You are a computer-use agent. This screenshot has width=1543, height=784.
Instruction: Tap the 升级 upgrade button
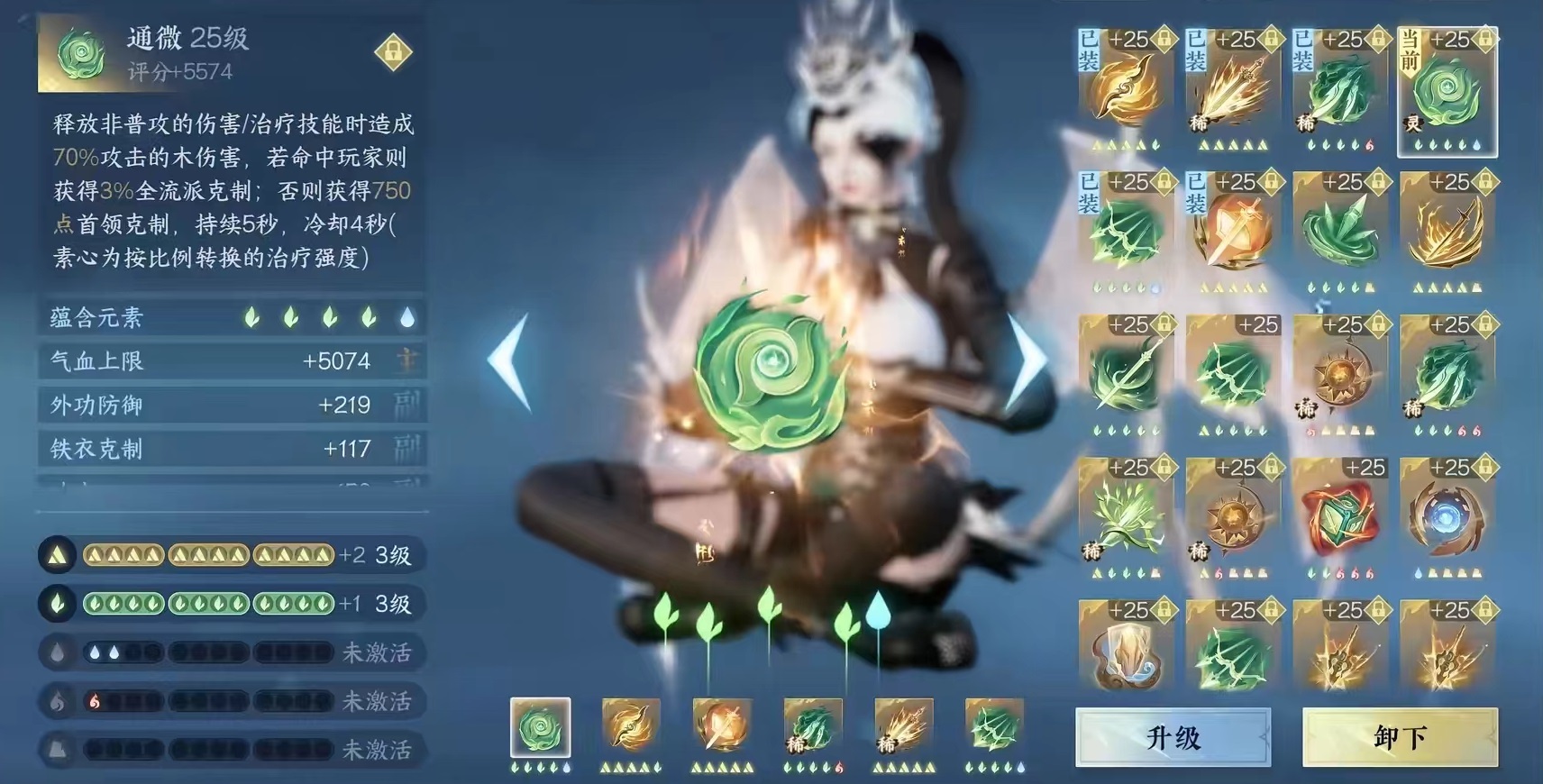click(1173, 737)
